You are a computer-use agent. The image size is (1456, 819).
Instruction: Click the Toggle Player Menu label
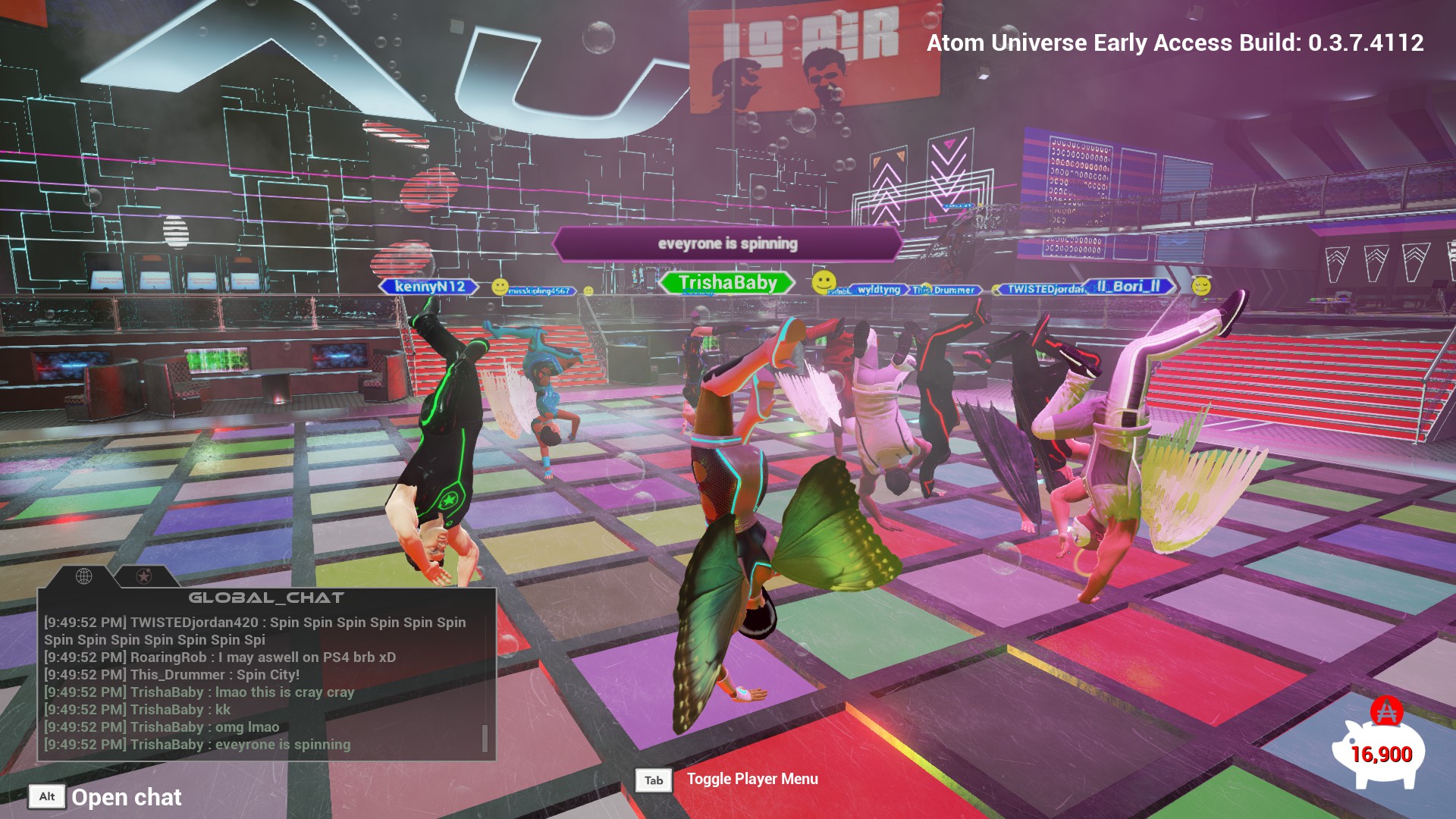tap(752, 779)
